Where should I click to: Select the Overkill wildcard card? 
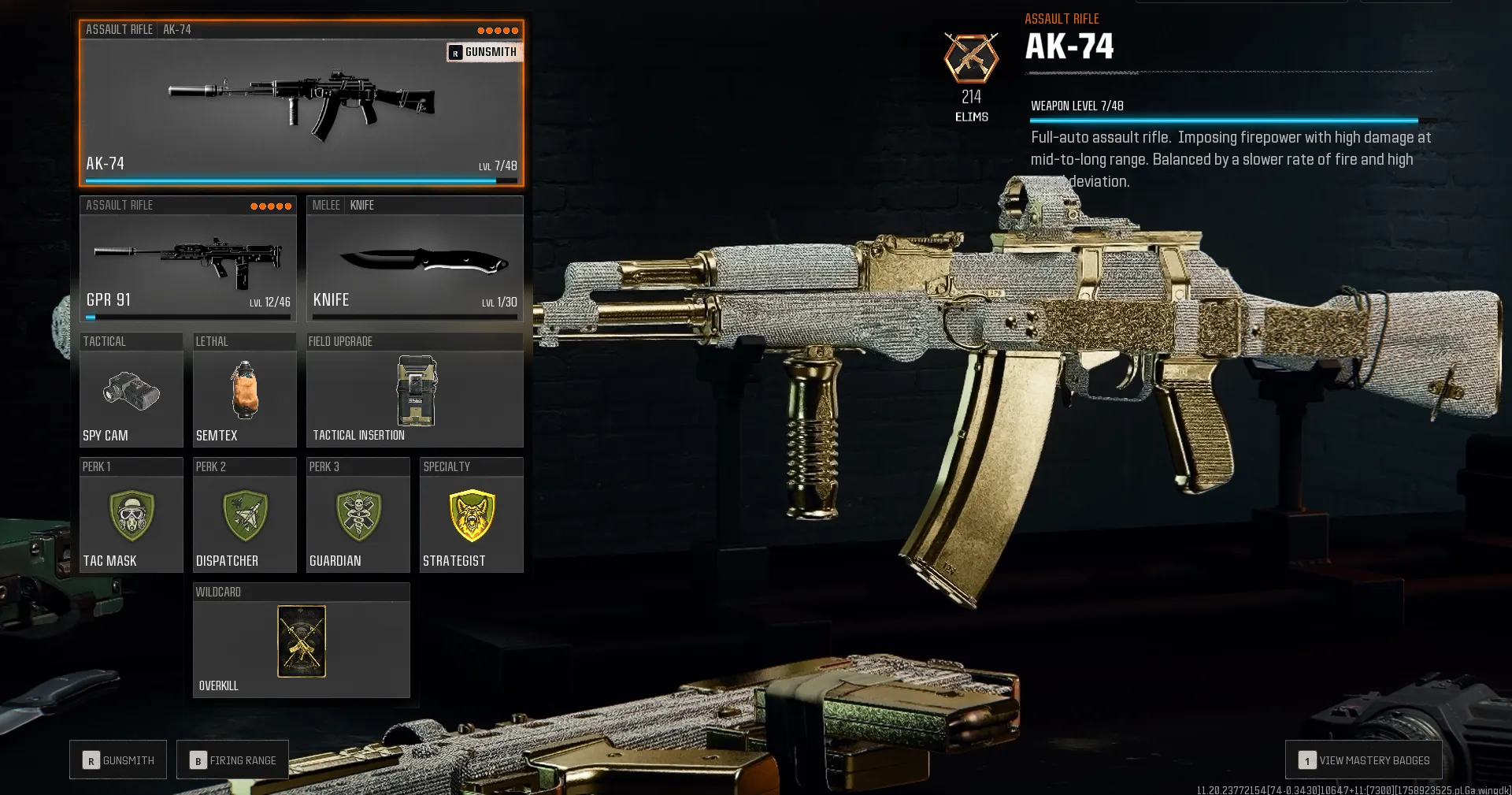pyautogui.click(x=300, y=641)
